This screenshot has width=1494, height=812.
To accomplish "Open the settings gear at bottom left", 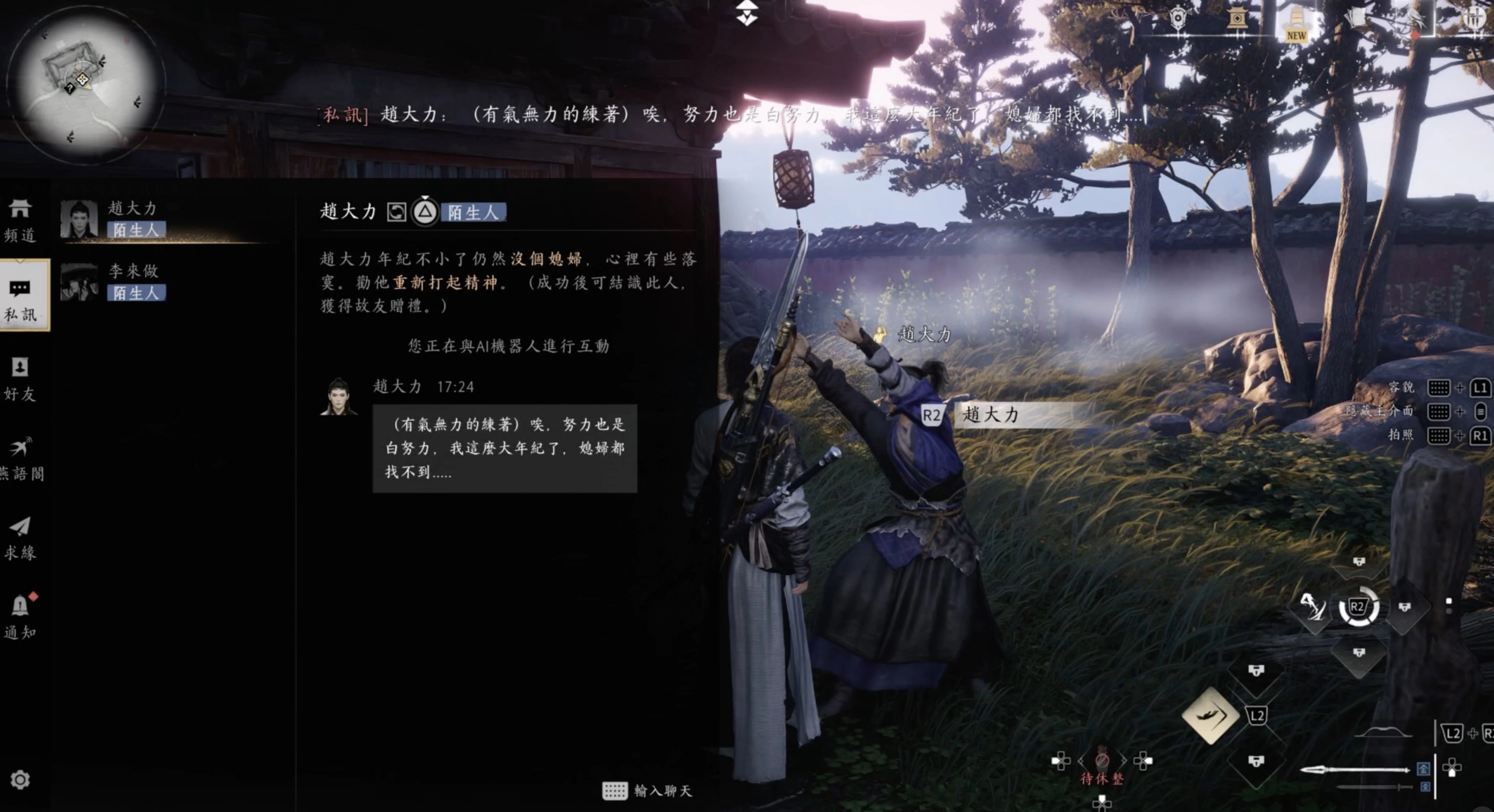I will point(21,781).
